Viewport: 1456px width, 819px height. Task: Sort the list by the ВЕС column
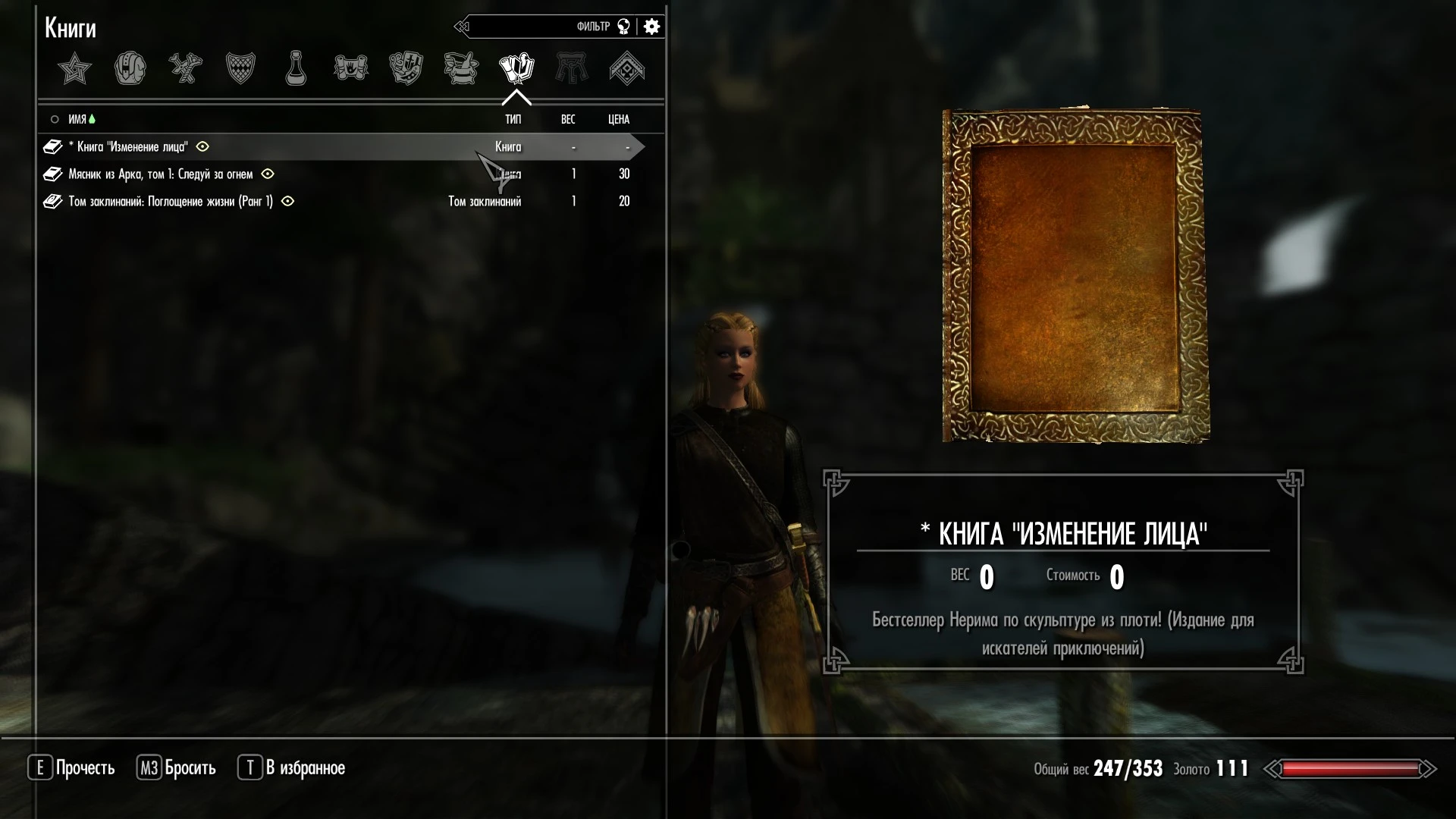click(567, 119)
